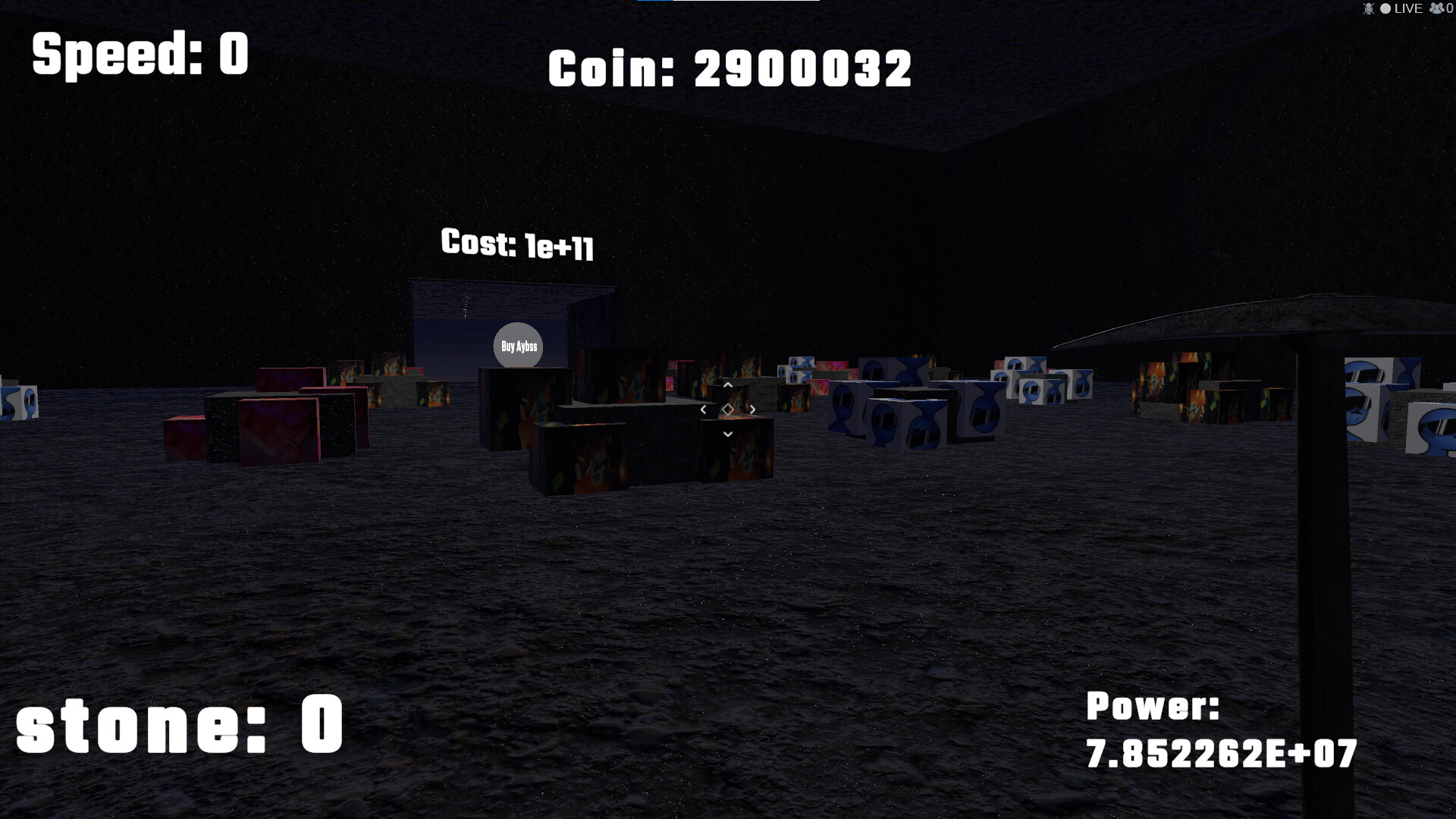Collapse the downward chevron below the diamond
Image resolution: width=1456 pixels, height=819 pixels.
[x=728, y=434]
